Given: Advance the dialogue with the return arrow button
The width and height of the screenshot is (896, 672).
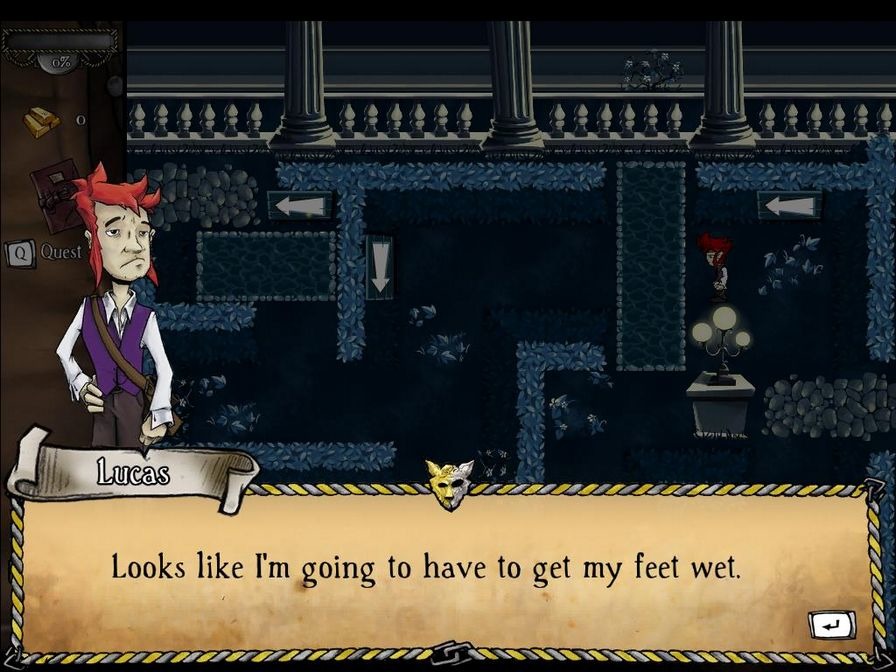Looking at the screenshot, I should 831,625.
